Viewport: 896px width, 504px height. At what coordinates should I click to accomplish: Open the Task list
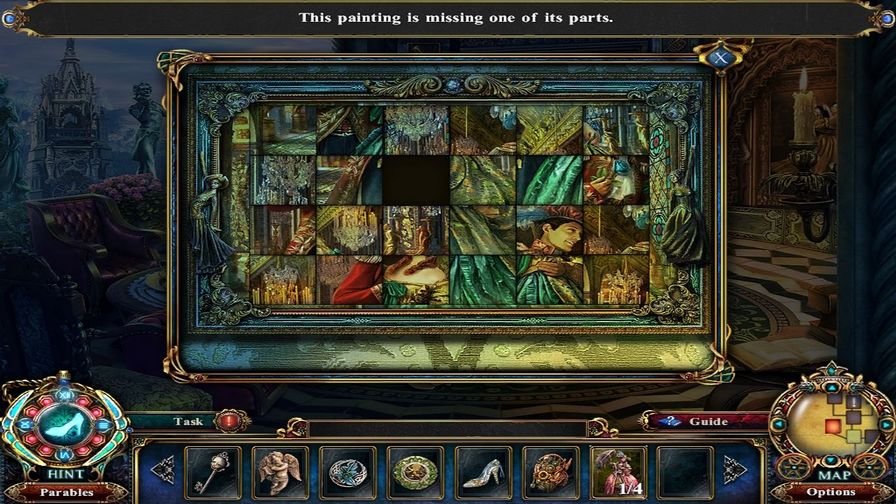187,421
